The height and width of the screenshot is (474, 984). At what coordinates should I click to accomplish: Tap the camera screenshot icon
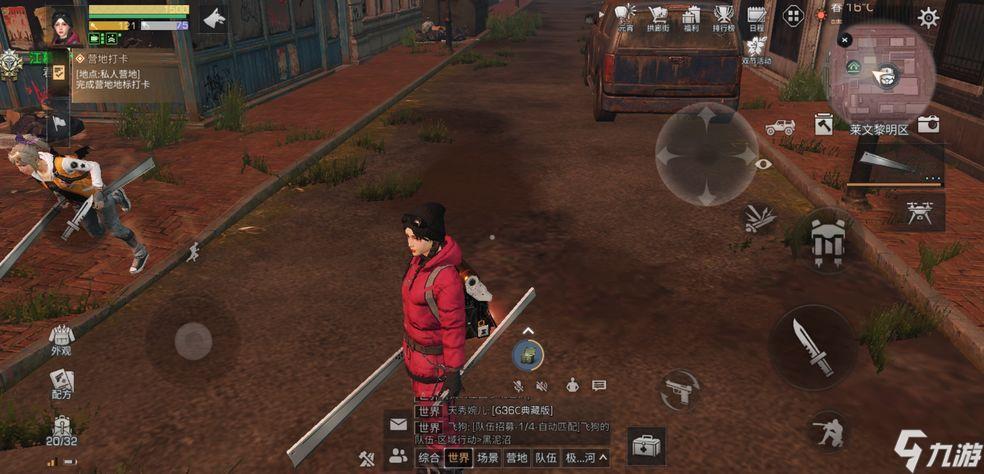[928, 123]
